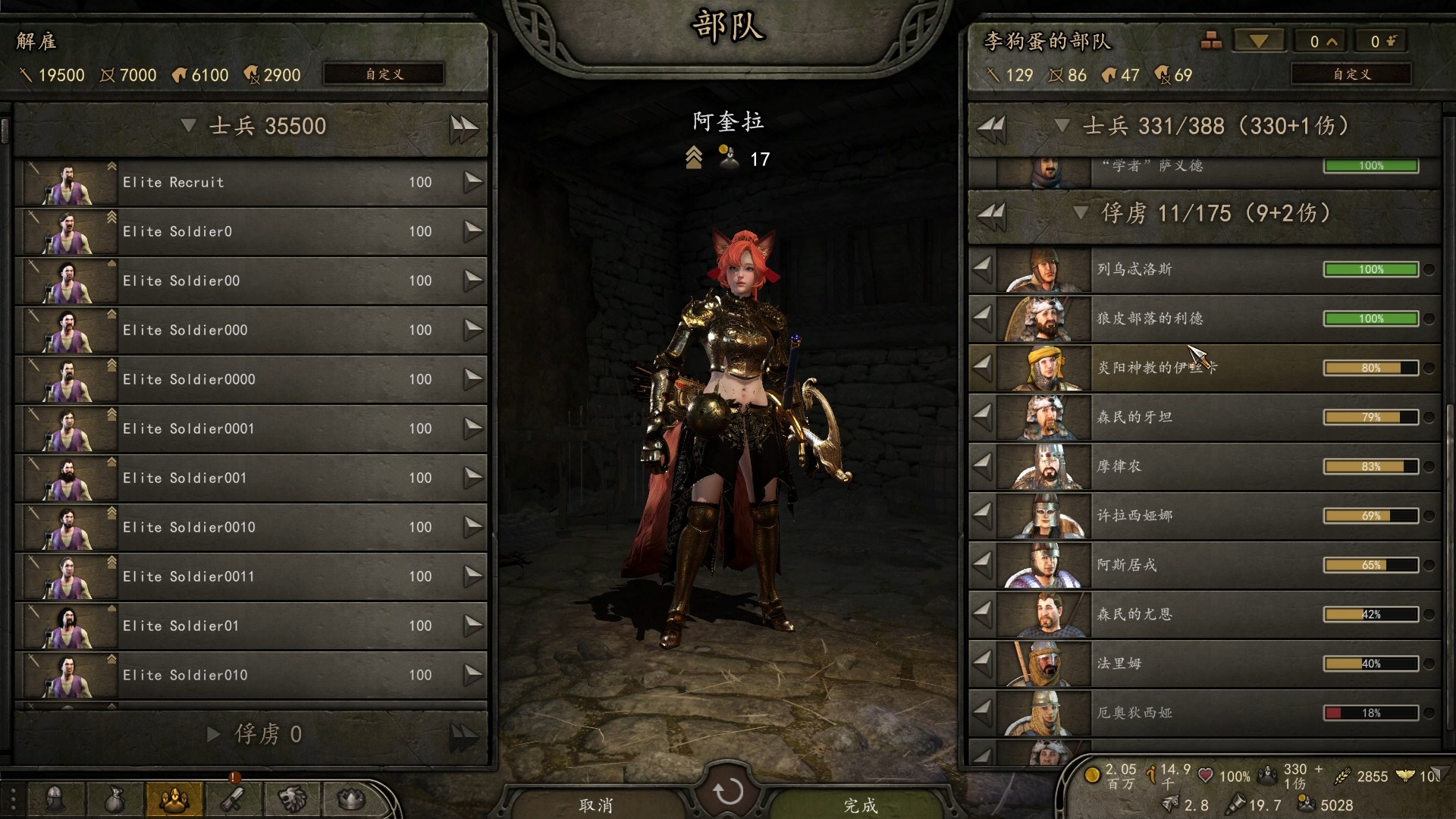Image resolution: width=1456 pixels, height=819 pixels.
Task: Transfer all soldiers from the dismiss panel
Action: click(x=463, y=127)
